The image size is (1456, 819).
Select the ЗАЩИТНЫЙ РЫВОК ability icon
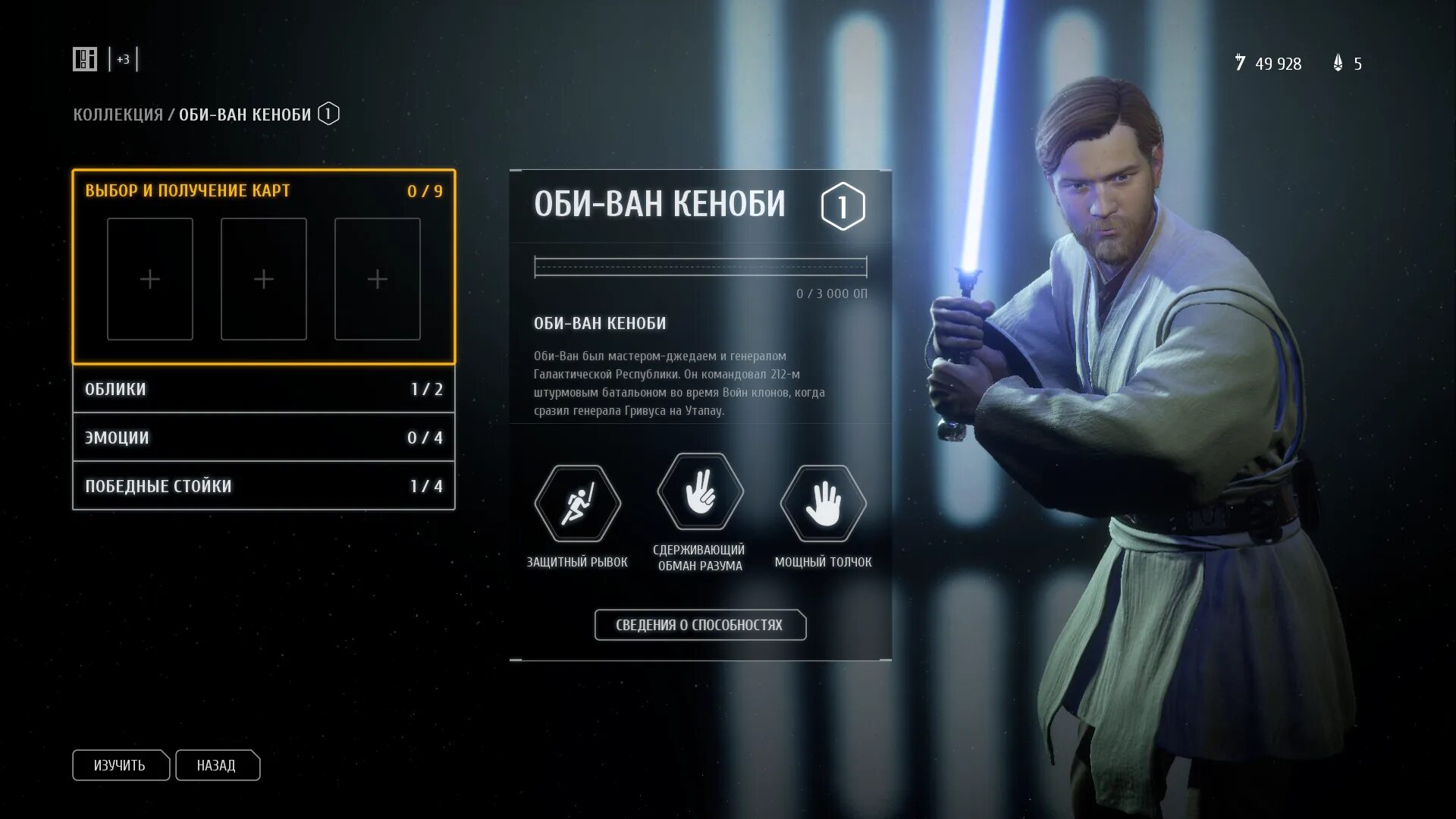pos(577,504)
